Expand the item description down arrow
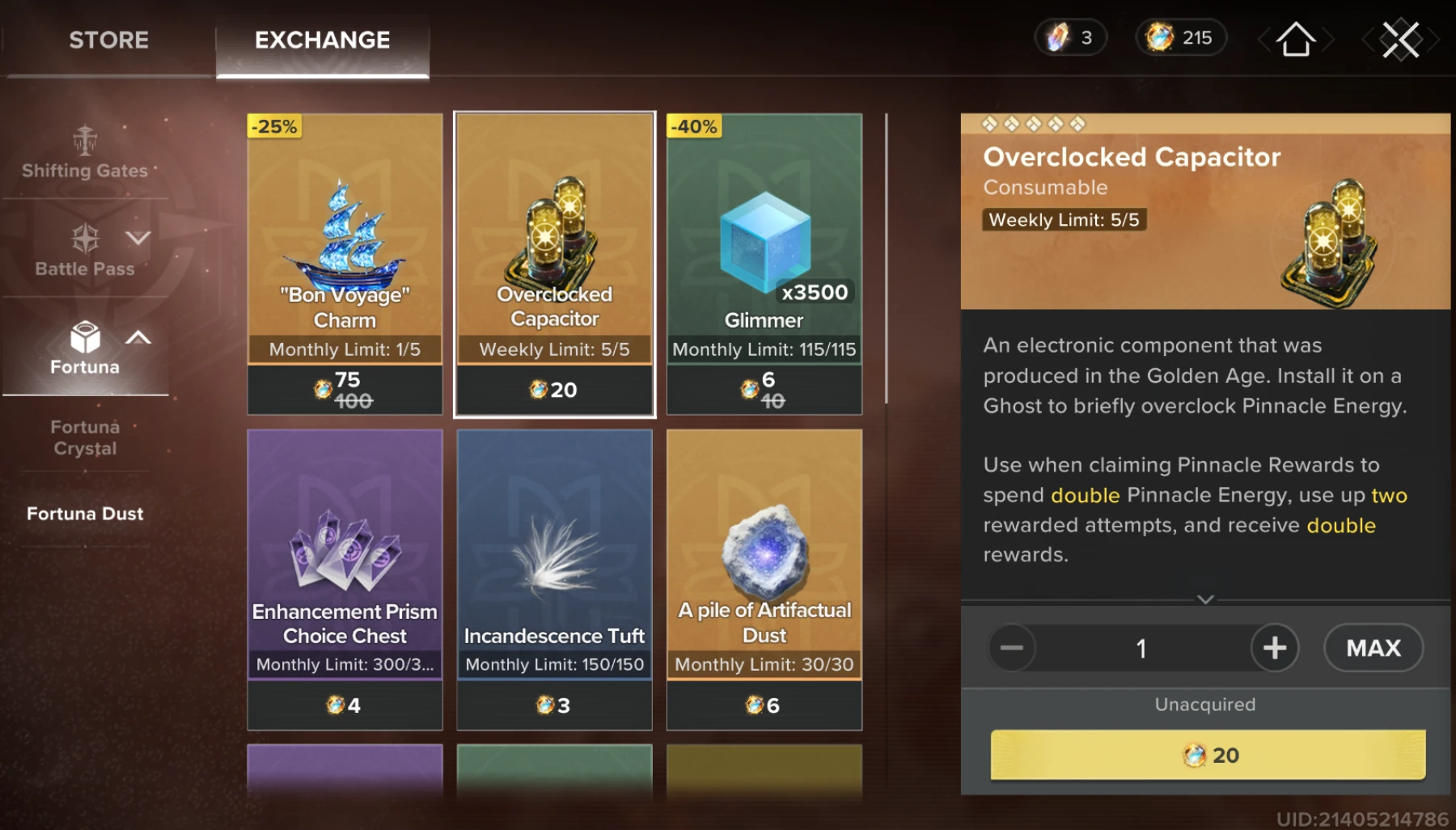 1206,599
